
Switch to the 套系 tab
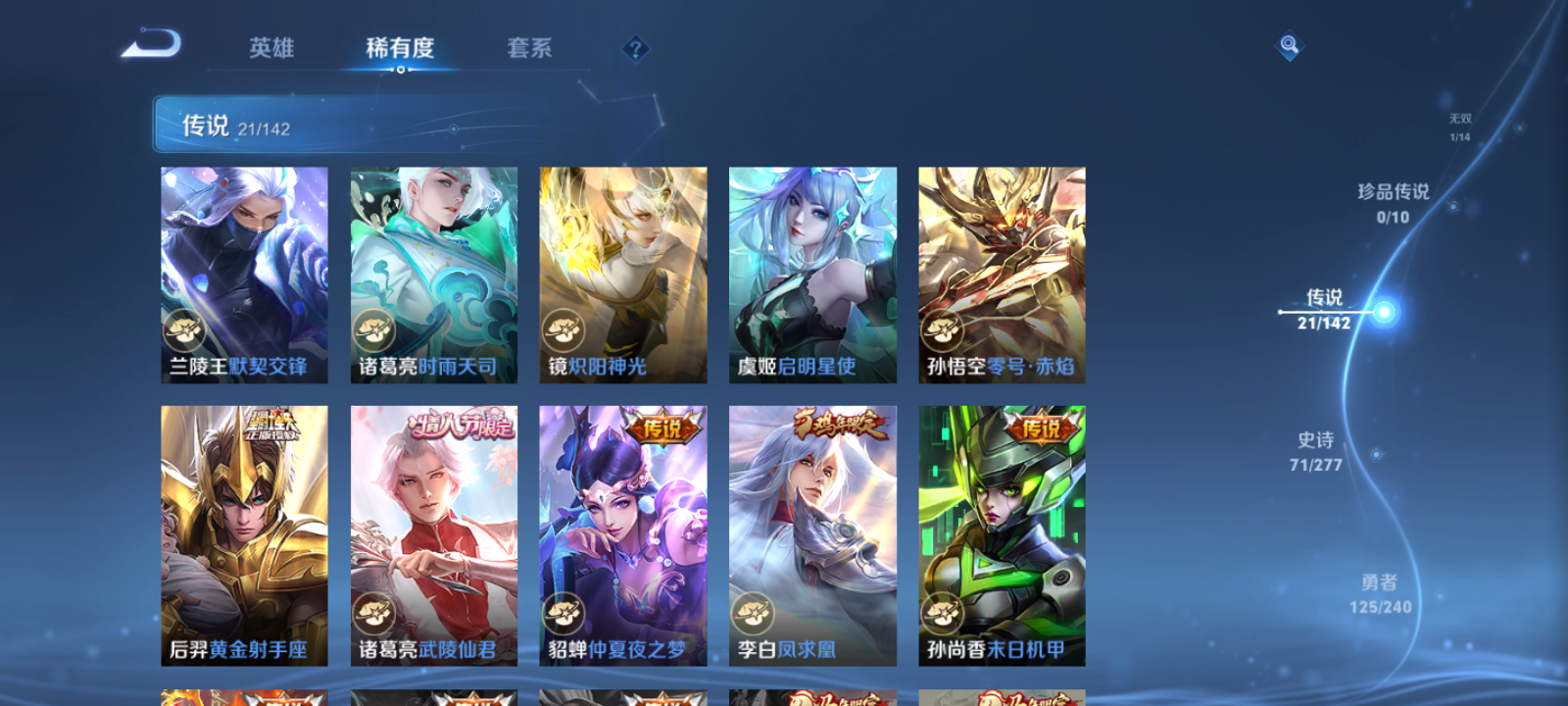[531, 48]
